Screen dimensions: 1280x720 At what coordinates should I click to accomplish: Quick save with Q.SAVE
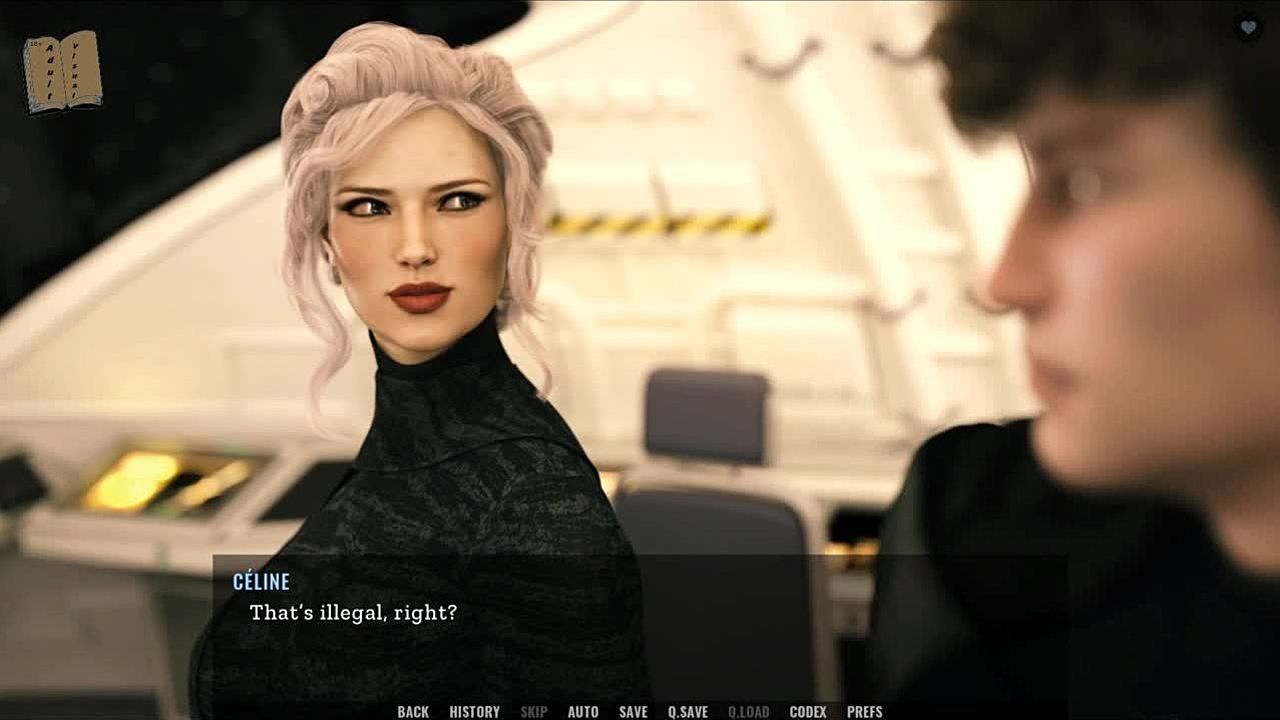pyautogui.click(x=688, y=712)
